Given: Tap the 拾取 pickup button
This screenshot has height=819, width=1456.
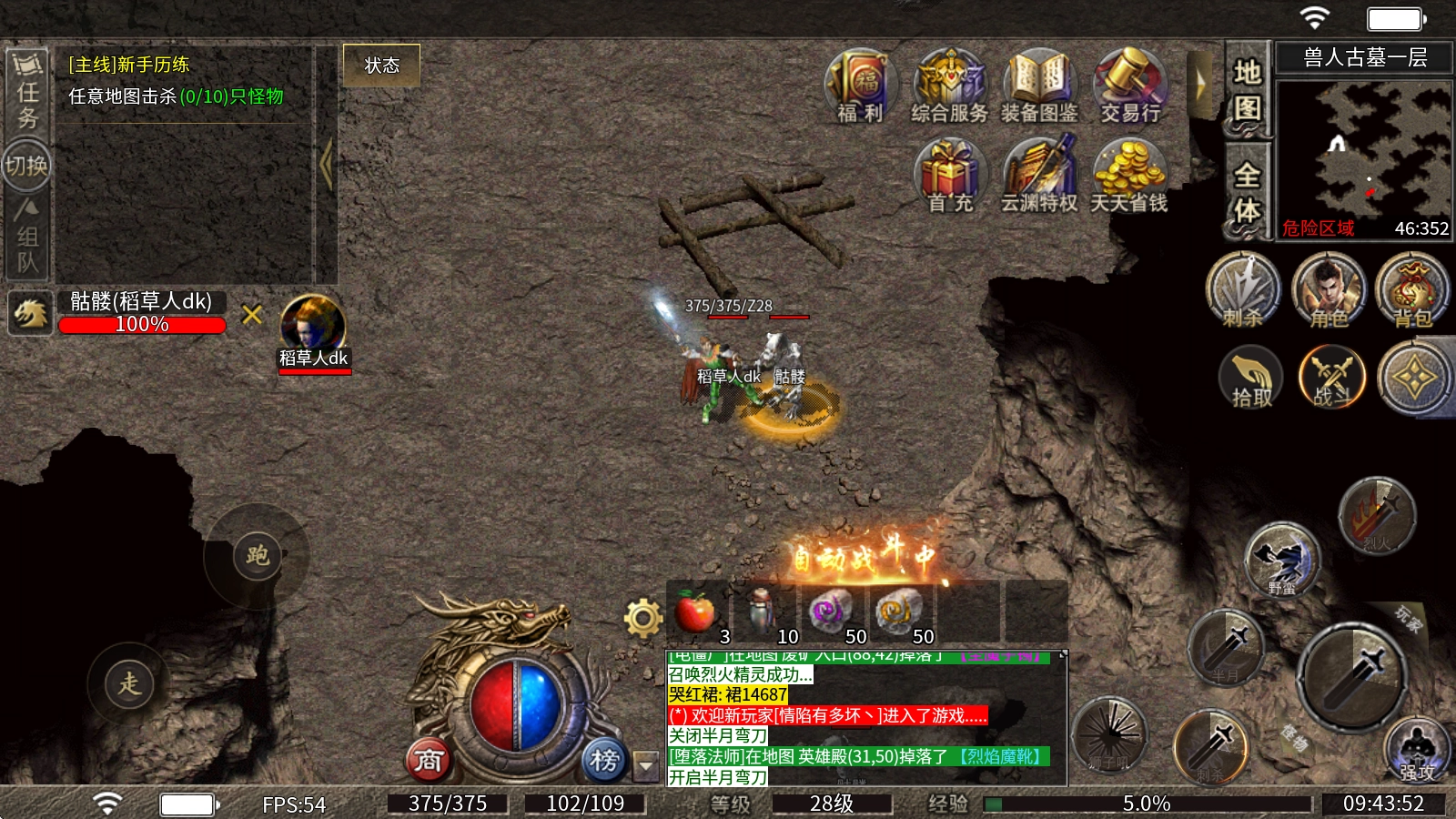Looking at the screenshot, I should (1251, 378).
